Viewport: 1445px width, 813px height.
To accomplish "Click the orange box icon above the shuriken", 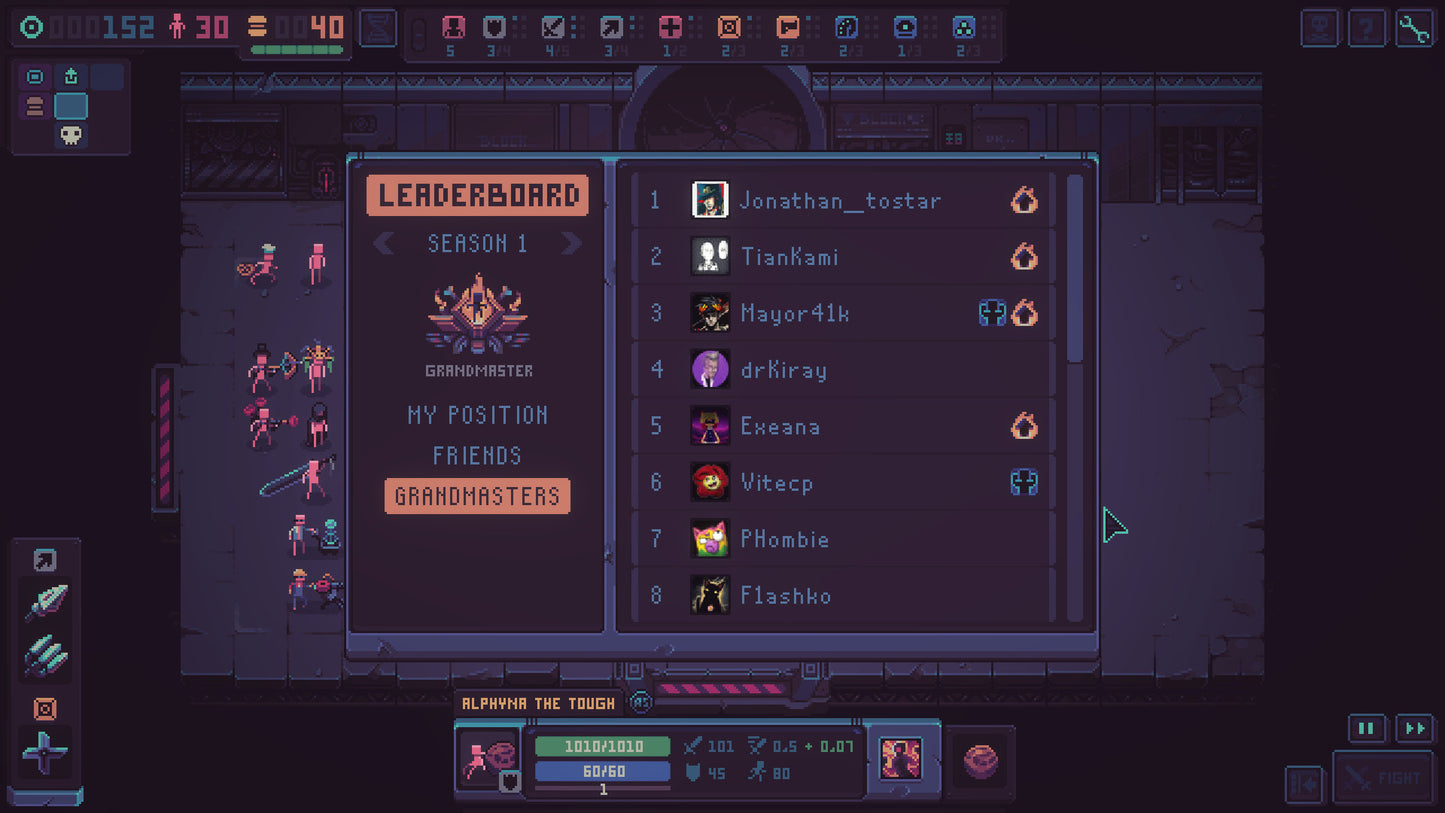I will pos(44,710).
